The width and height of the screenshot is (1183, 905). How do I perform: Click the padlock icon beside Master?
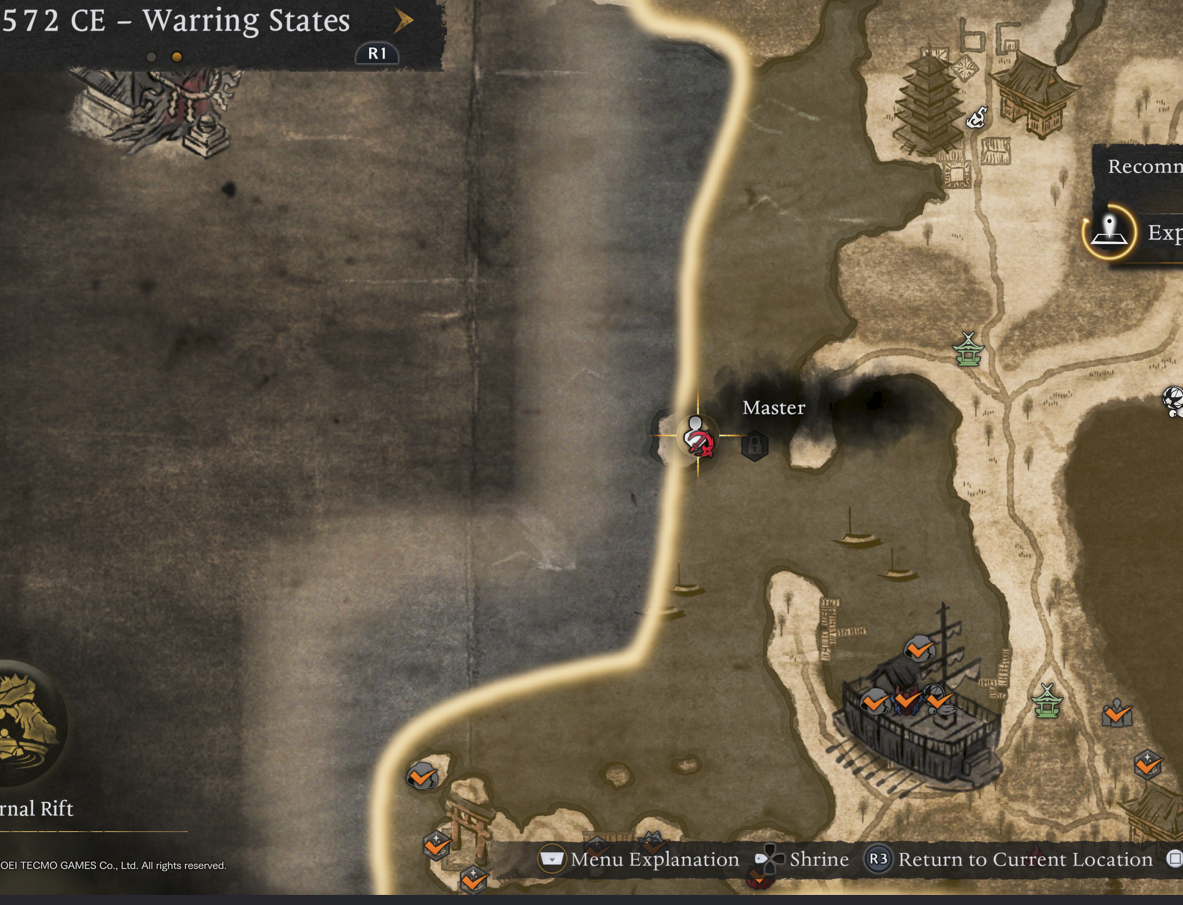pyautogui.click(x=755, y=443)
